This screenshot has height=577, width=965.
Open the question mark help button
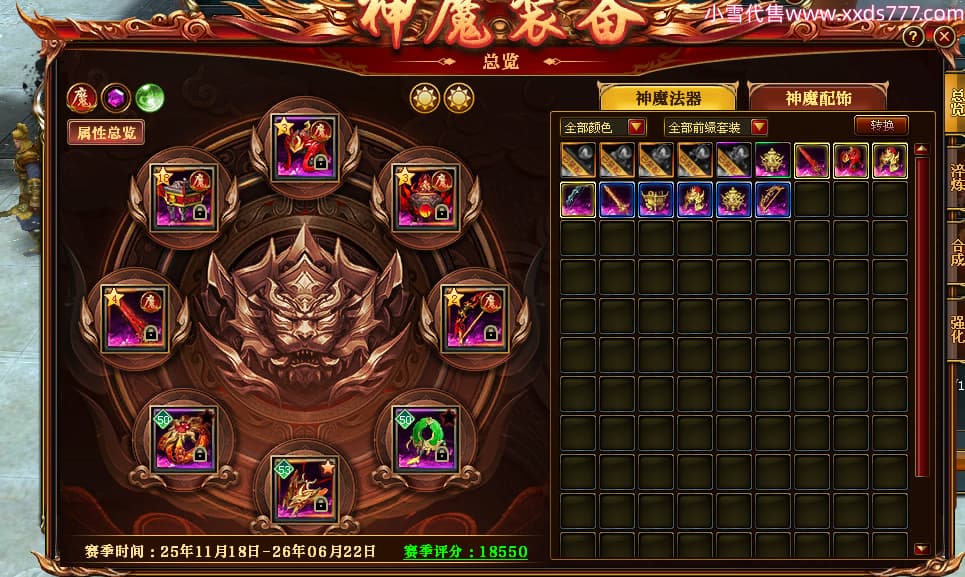tap(913, 36)
